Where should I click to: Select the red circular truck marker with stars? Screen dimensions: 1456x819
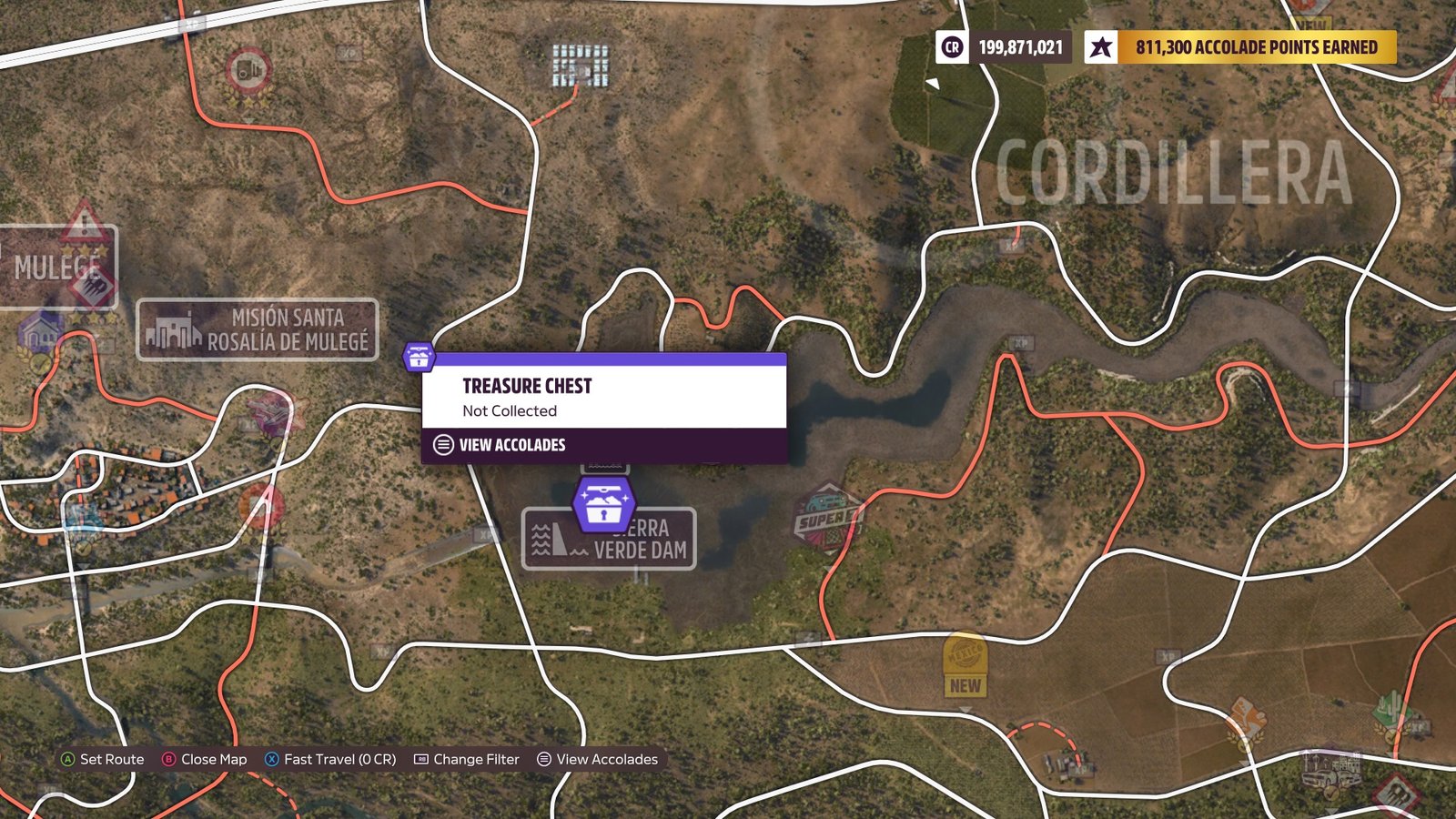(248, 71)
